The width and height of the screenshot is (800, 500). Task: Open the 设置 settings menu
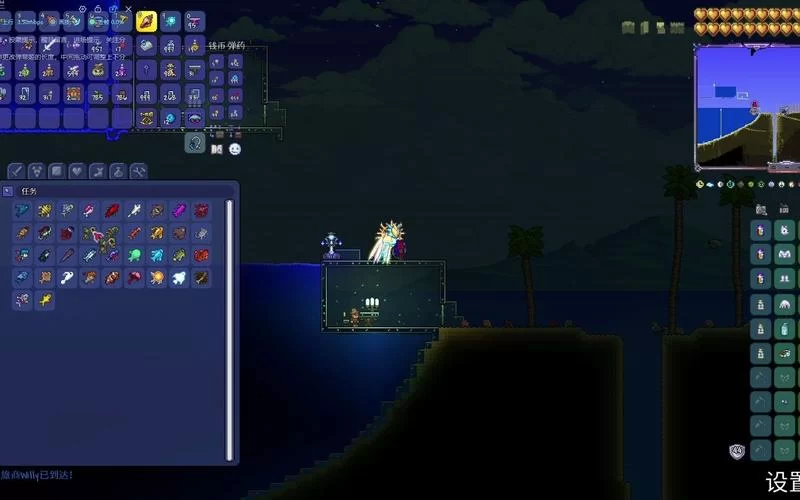click(x=782, y=481)
